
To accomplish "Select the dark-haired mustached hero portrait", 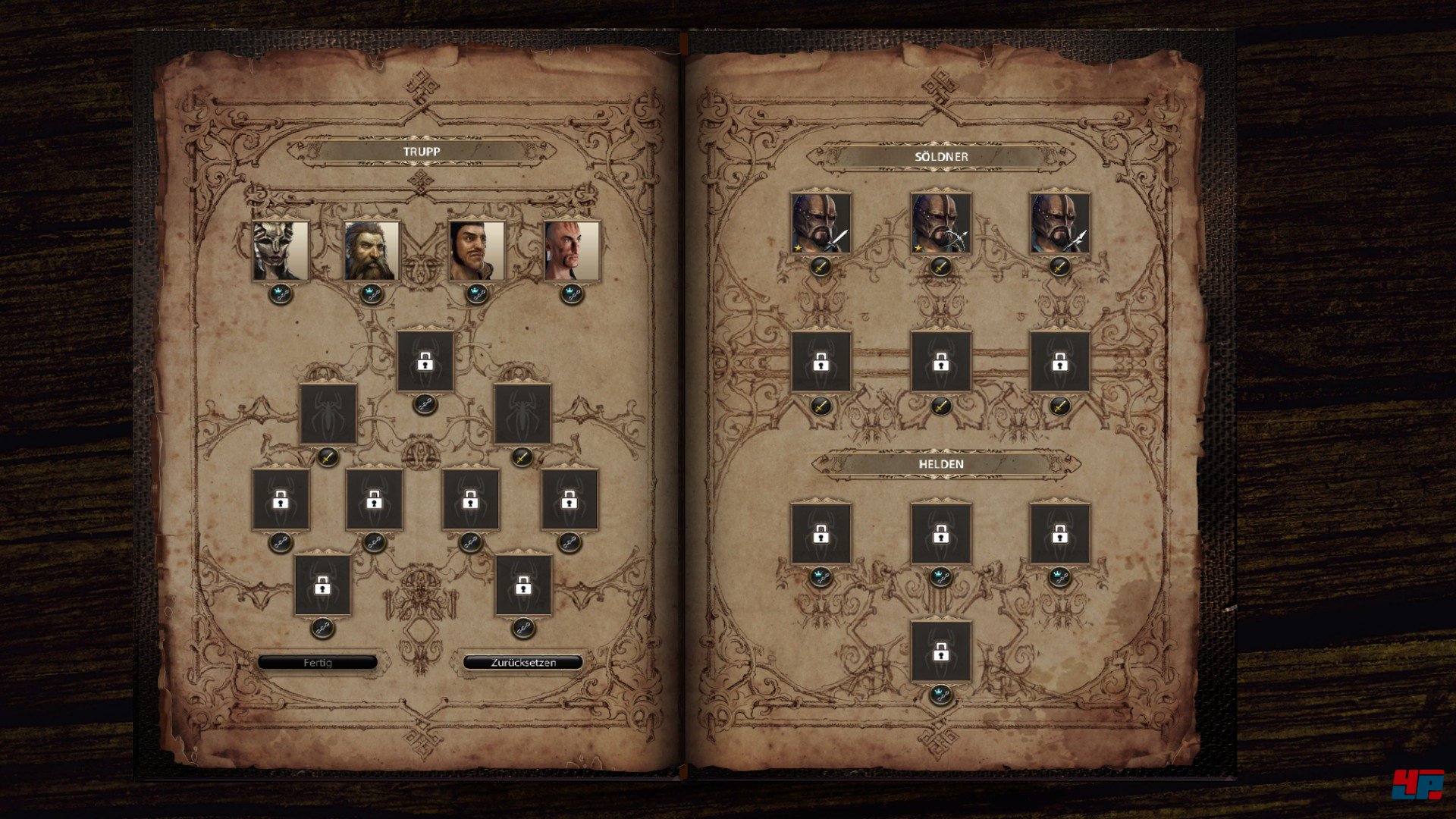I will coord(476,251).
